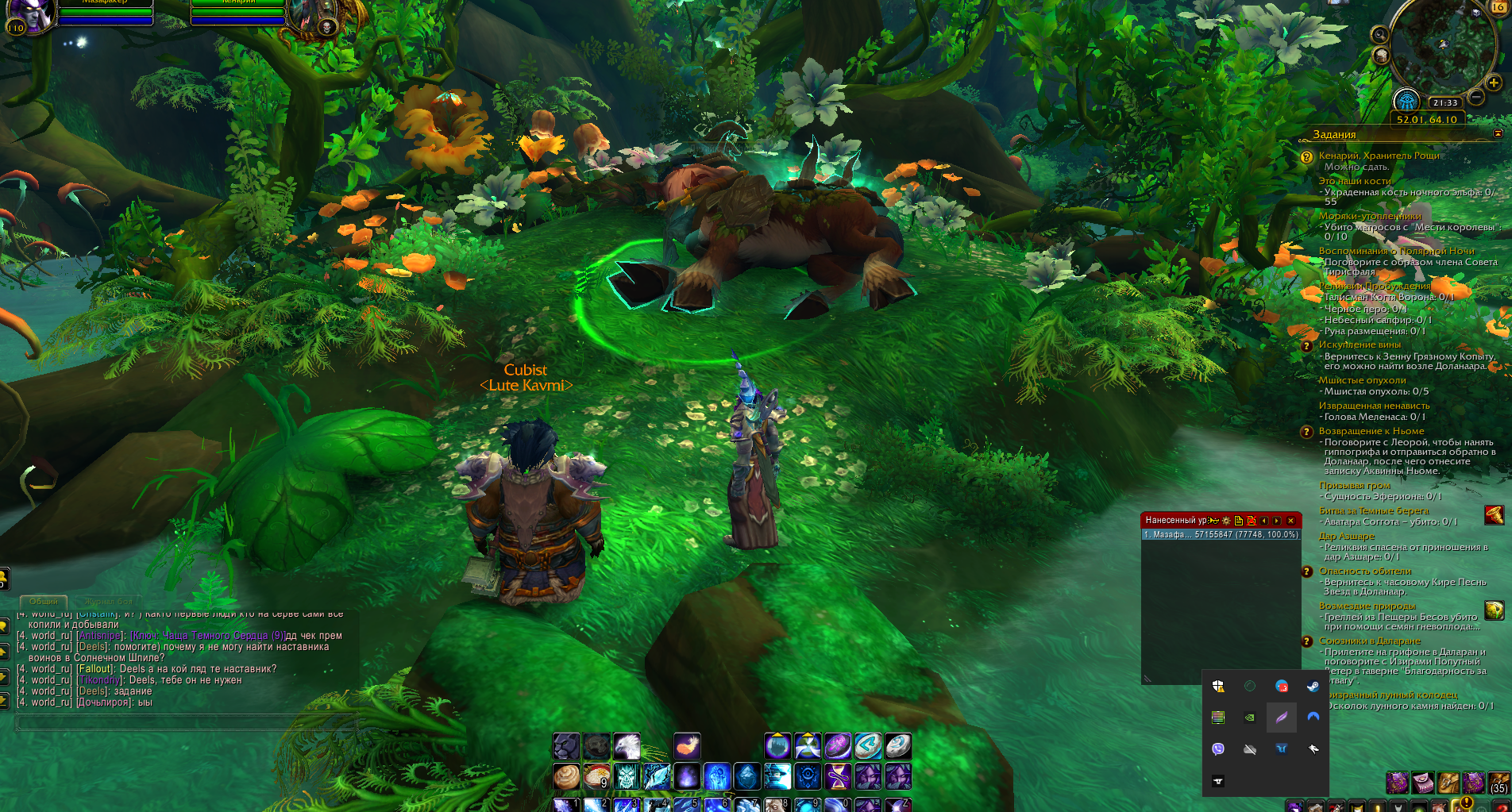Close the damage meter window

point(1291,521)
